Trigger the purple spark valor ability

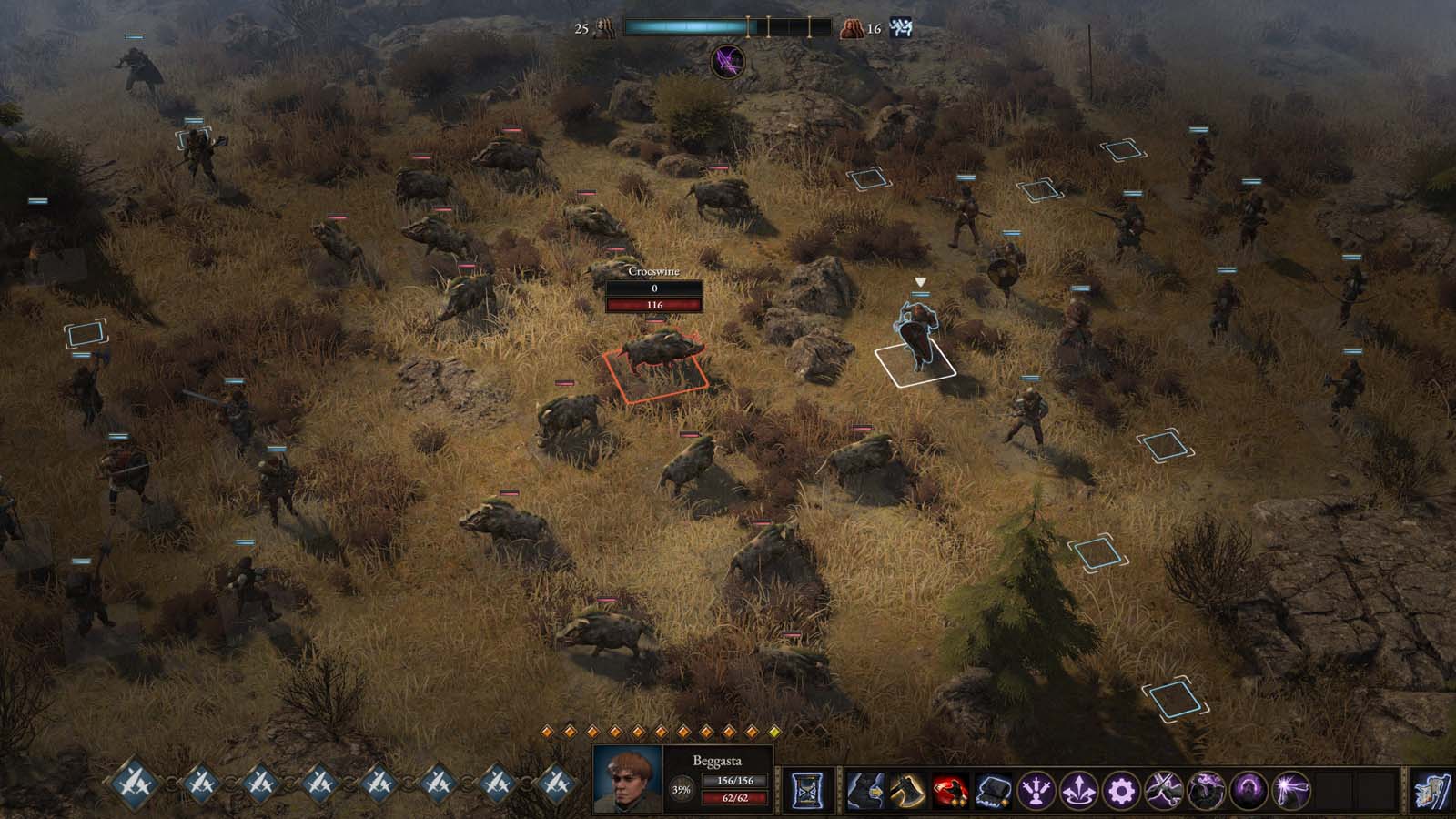click(x=1292, y=790)
